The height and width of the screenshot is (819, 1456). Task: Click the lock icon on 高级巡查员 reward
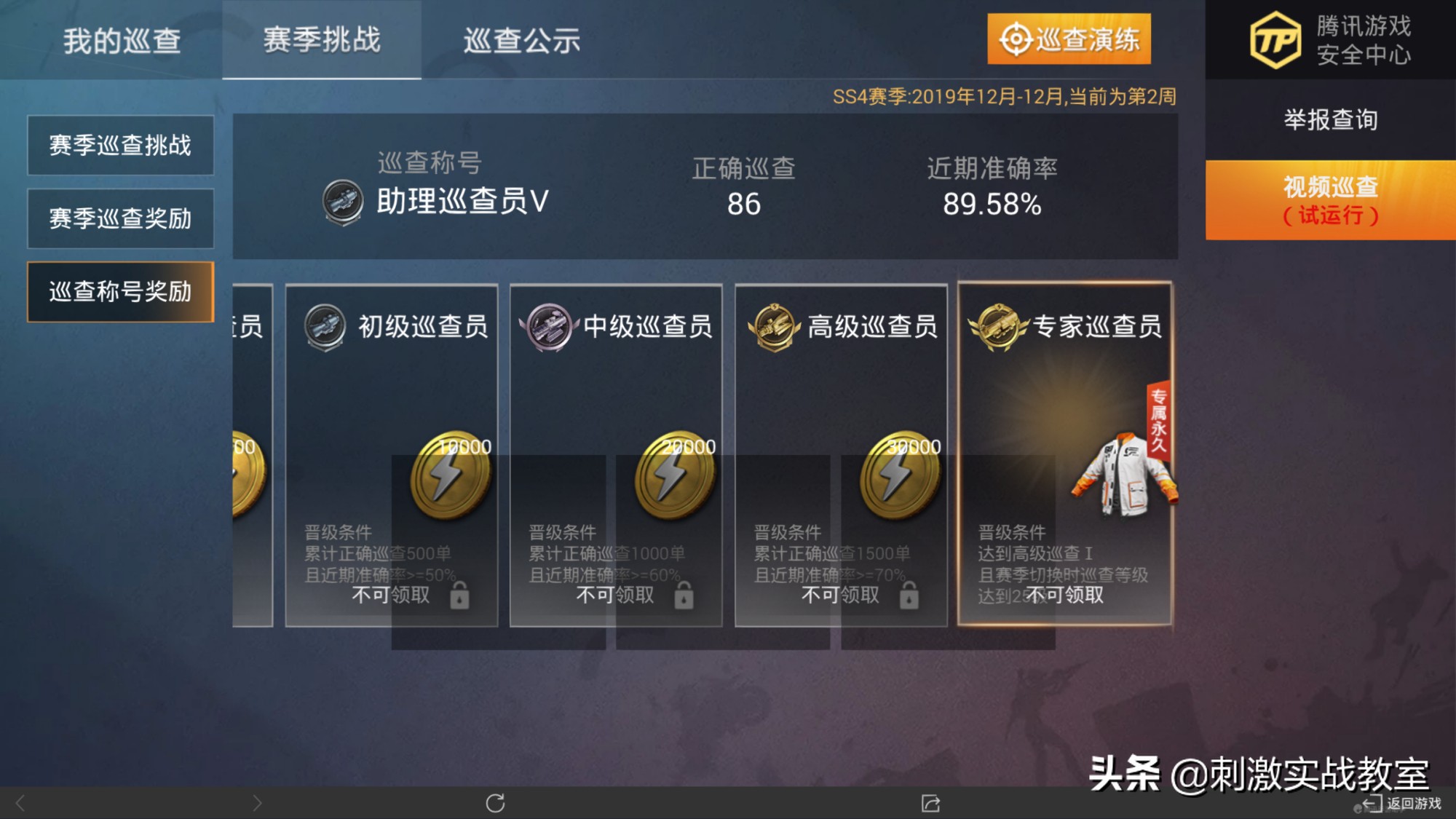tap(909, 596)
